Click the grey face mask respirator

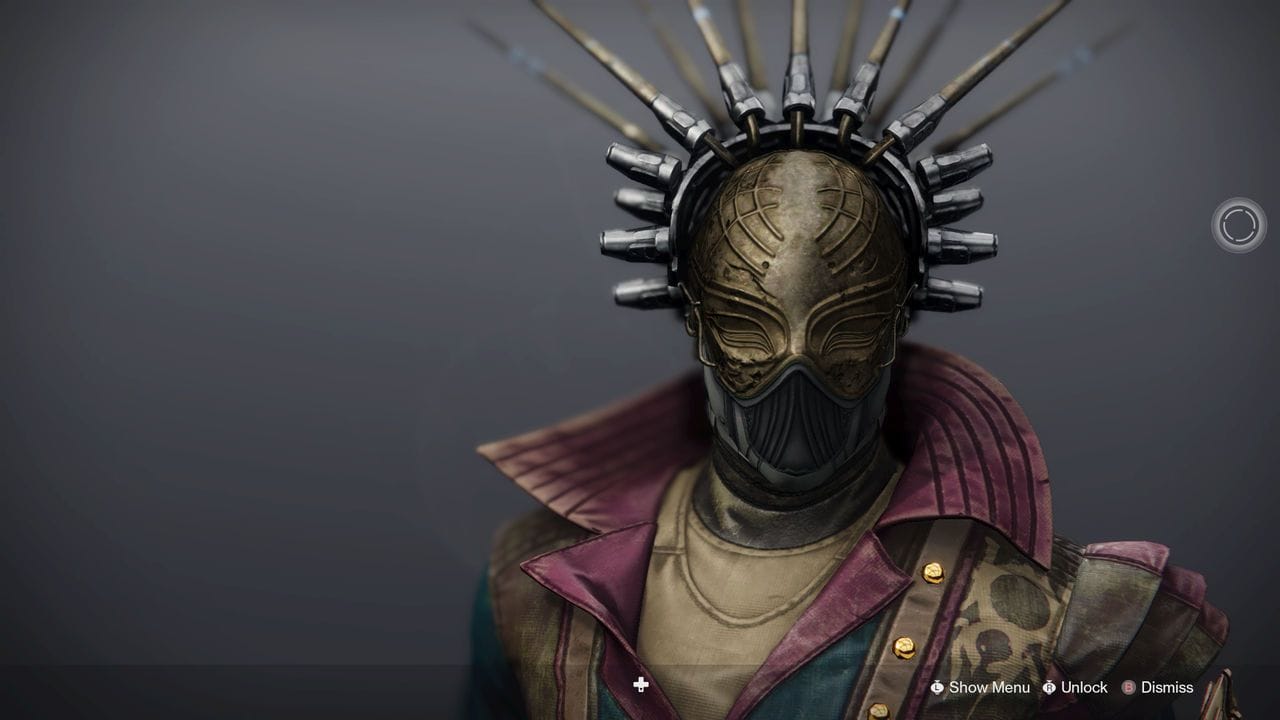pos(790,420)
